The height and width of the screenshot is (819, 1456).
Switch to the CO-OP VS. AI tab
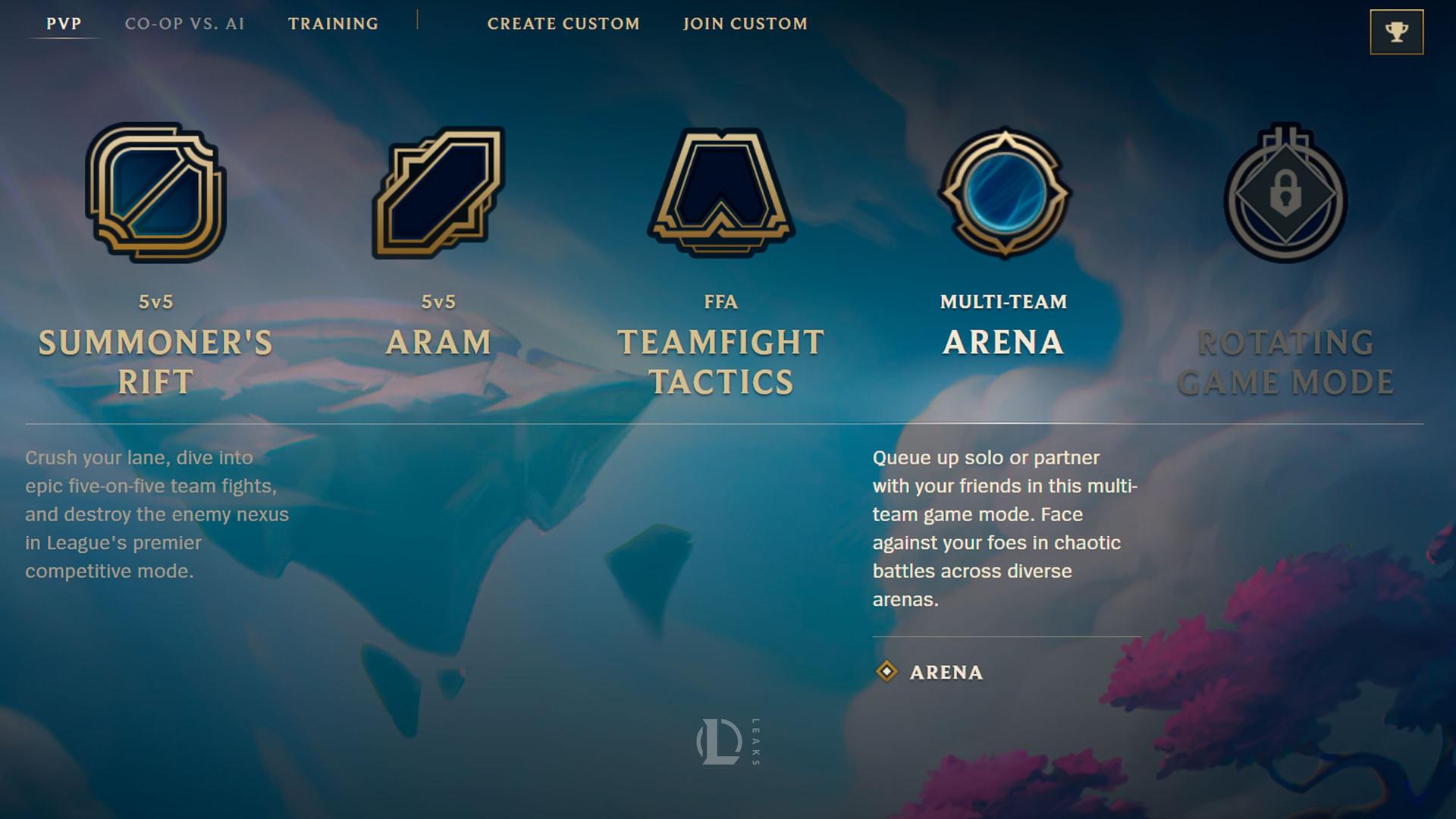(185, 24)
